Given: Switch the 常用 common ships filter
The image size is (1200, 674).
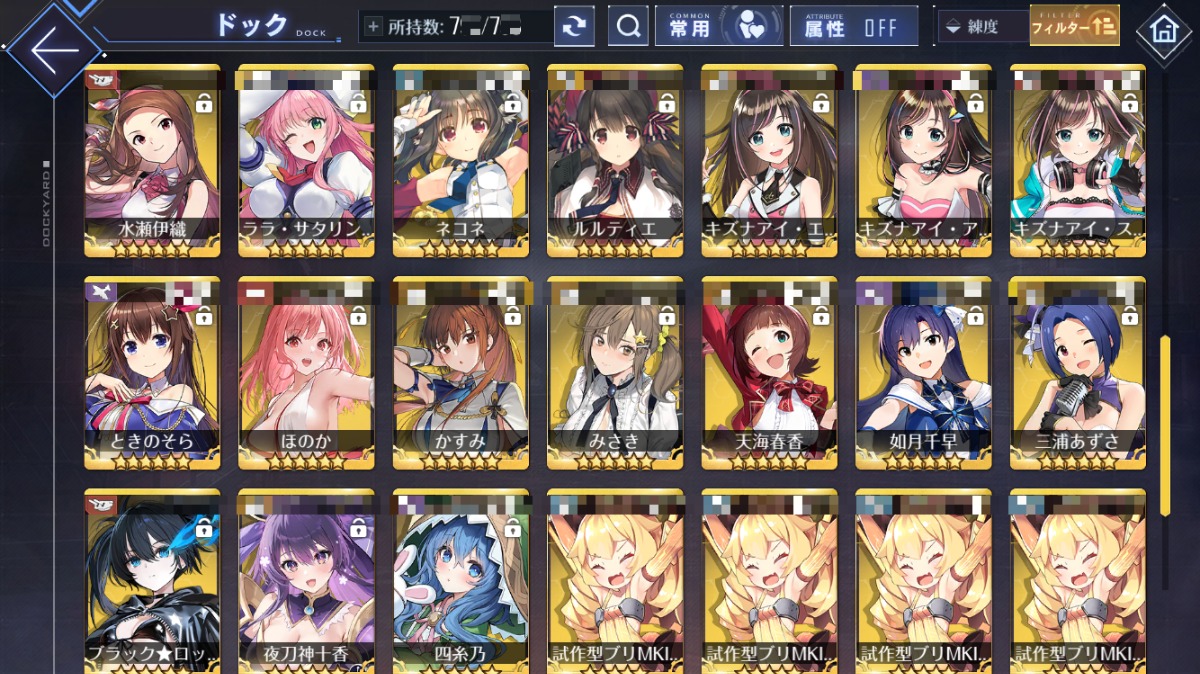Looking at the screenshot, I should click(718, 27).
